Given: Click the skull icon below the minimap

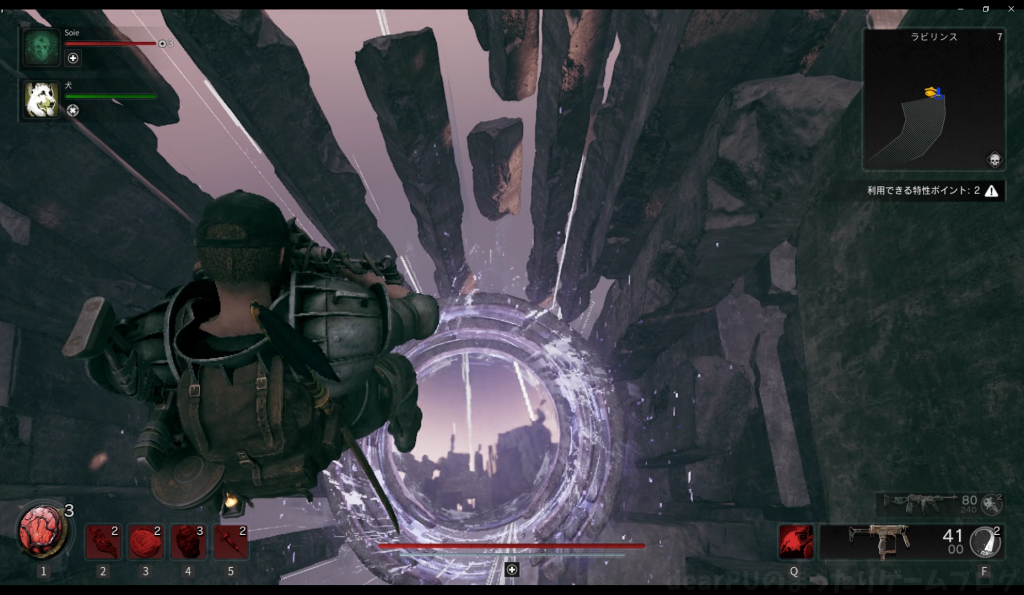Looking at the screenshot, I should (994, 160).
